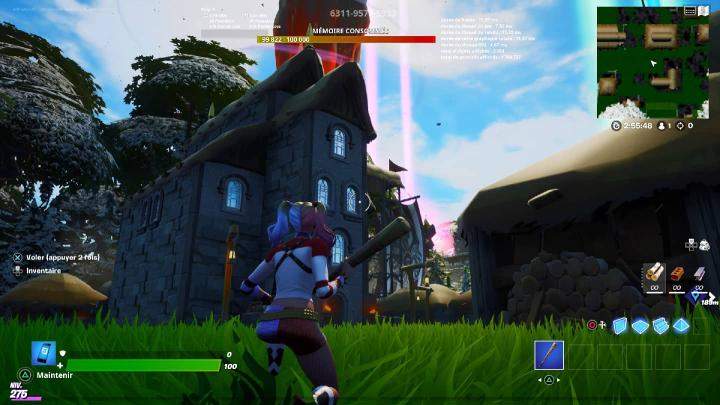This screenshot has height=405, width=720.
Task: Choose the wood building material
Action: (653, 272)
